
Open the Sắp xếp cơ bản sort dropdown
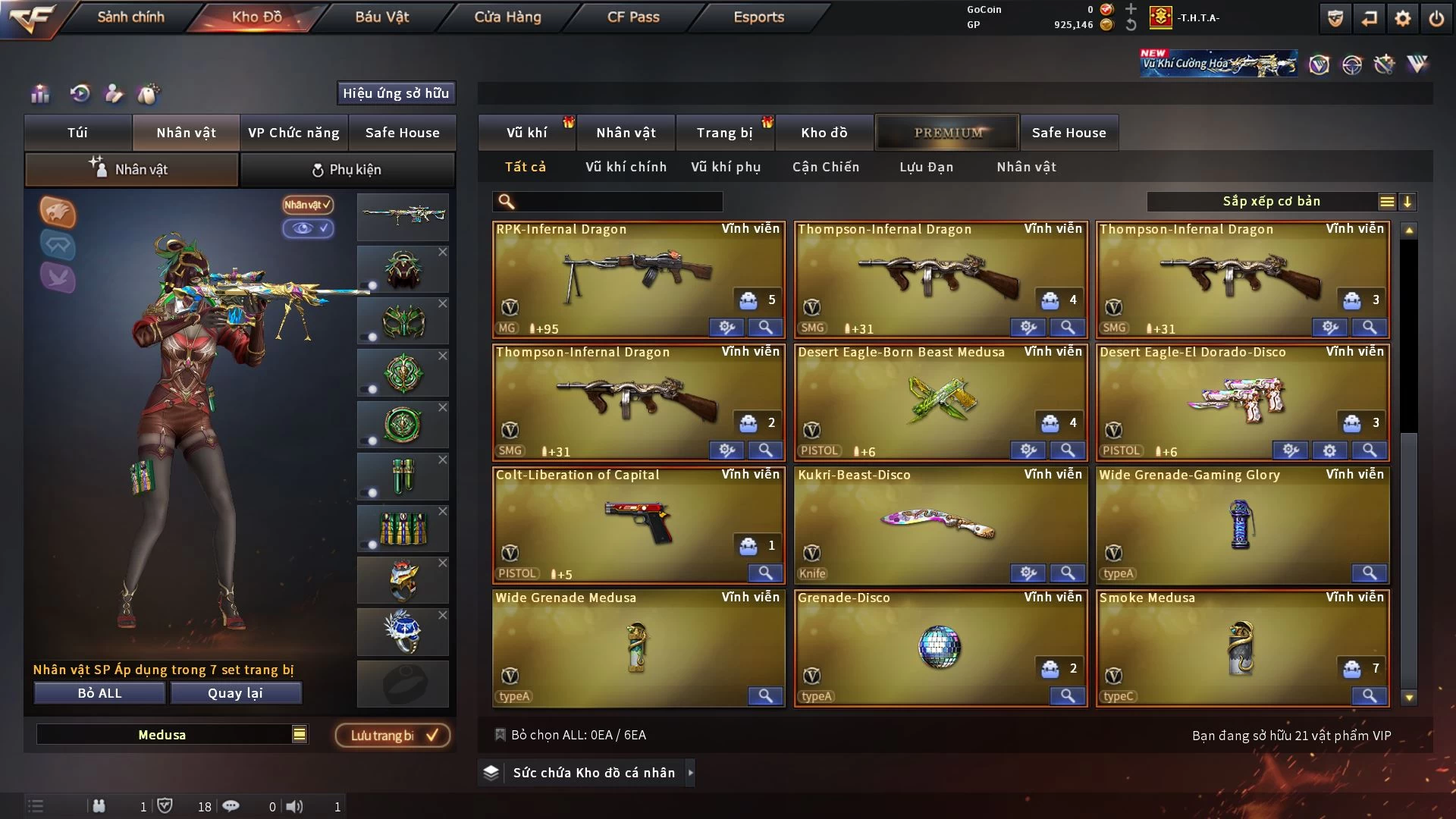coord(1271,202)
